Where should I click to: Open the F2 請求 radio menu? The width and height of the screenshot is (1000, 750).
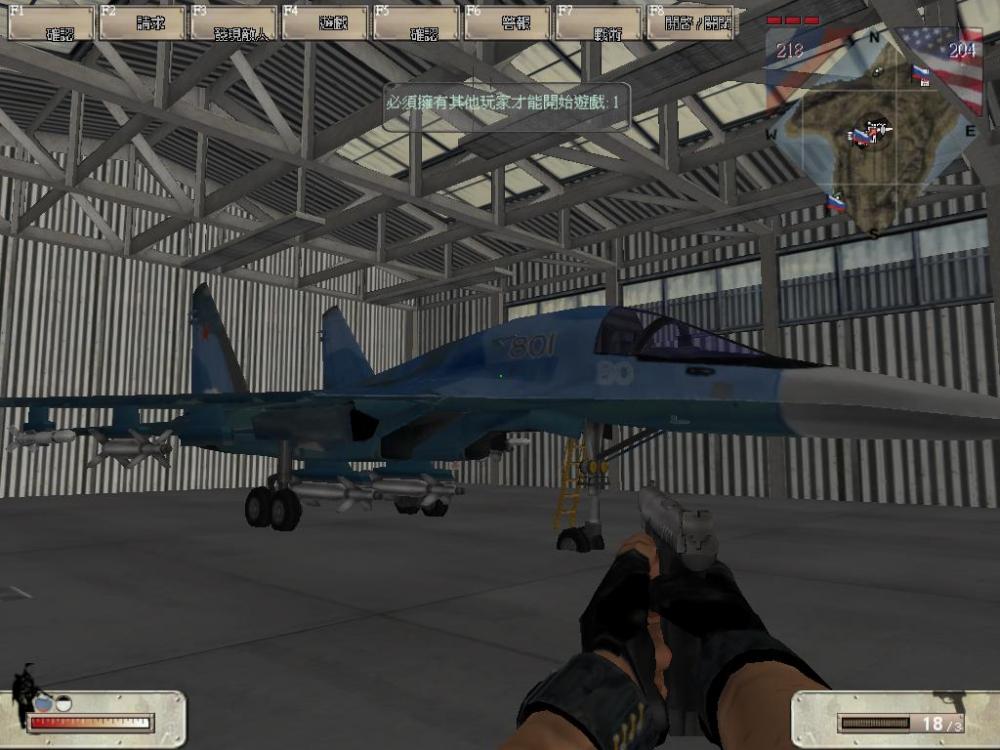click(143, 23)
